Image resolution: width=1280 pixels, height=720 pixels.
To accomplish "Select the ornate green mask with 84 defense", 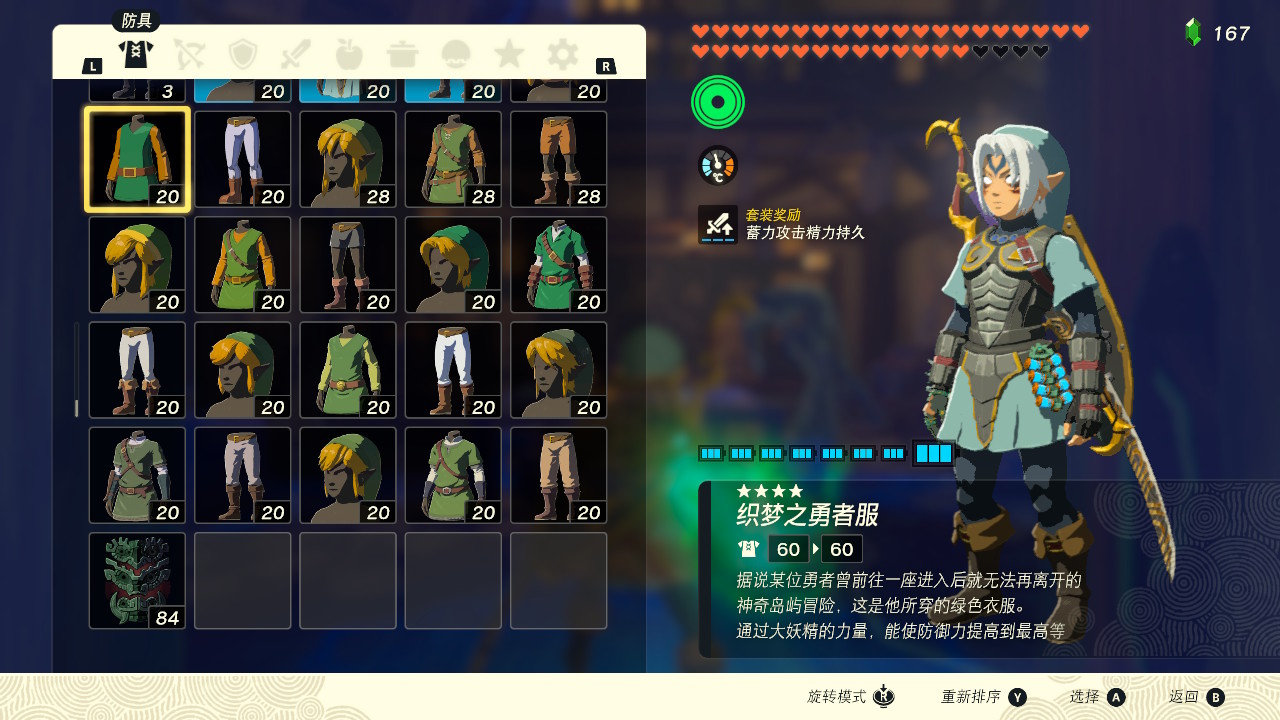I will (x=137, y=581).
